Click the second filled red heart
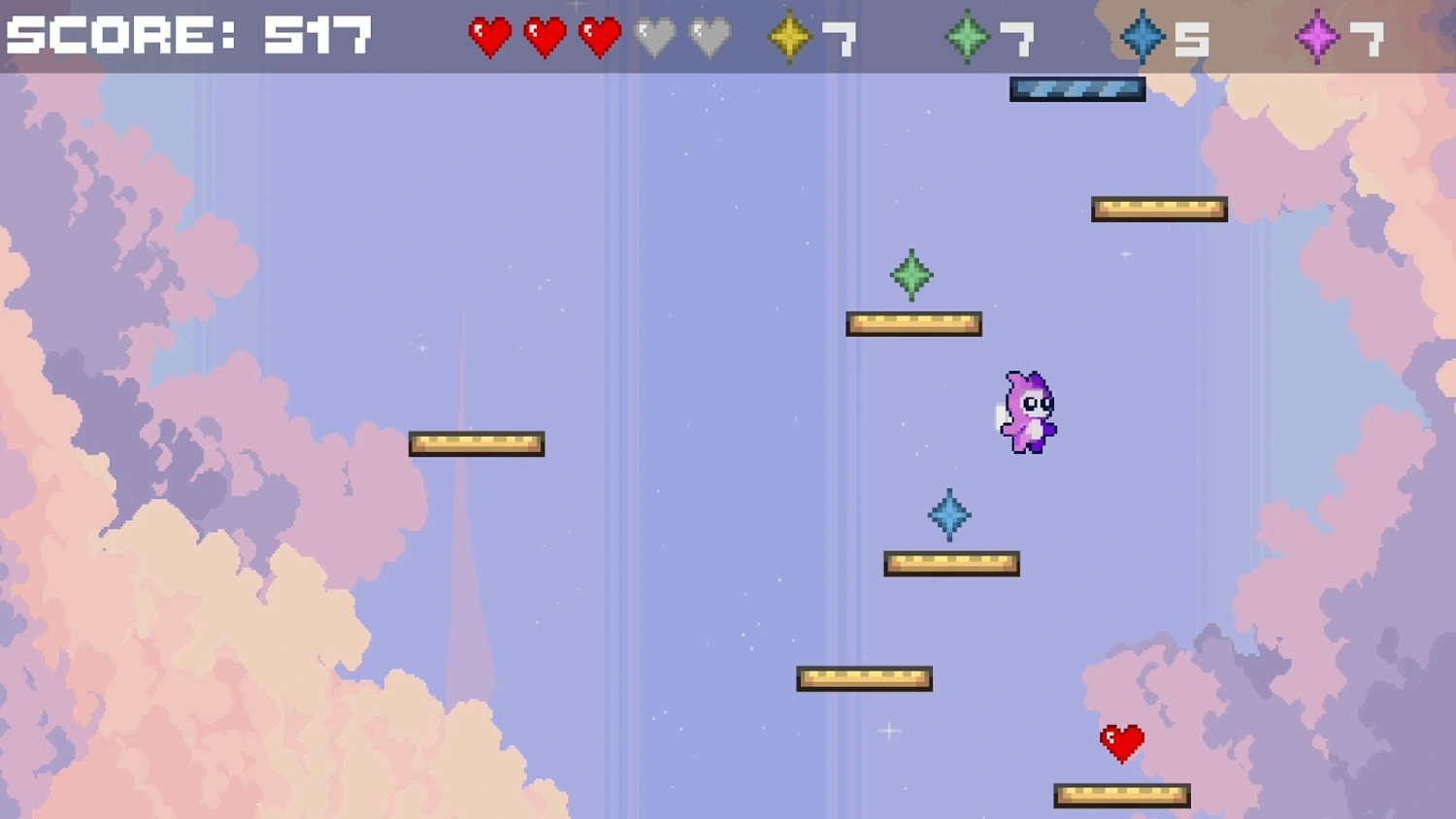This screenshot has height=819, width=1456. pos(545,37)
